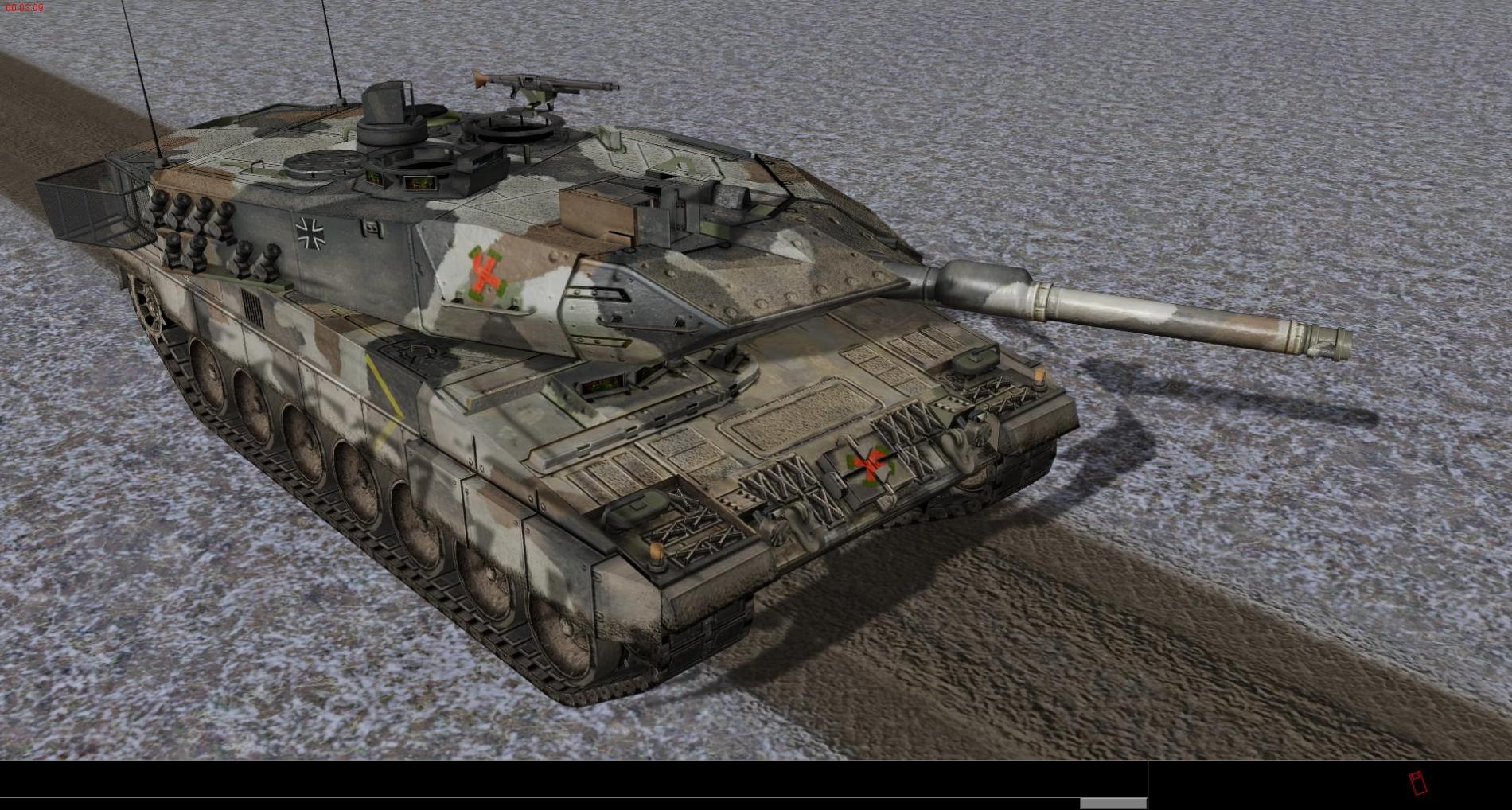Select the red tank marker on the map panel
Screen dimensions: 1512x810
click(1417, 783)
